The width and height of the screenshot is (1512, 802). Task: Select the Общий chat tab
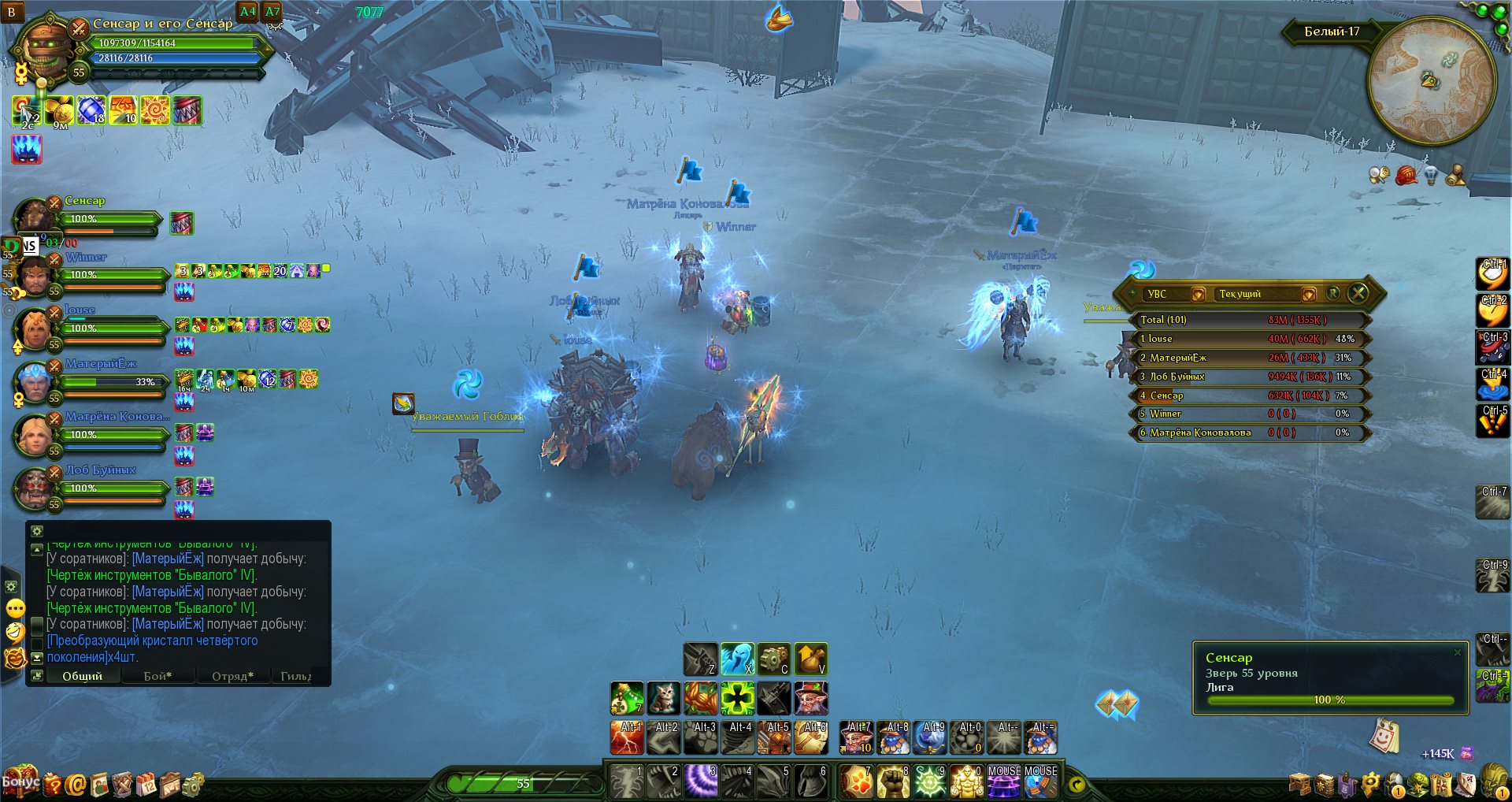pyautogui.click(x=82, y=676)
